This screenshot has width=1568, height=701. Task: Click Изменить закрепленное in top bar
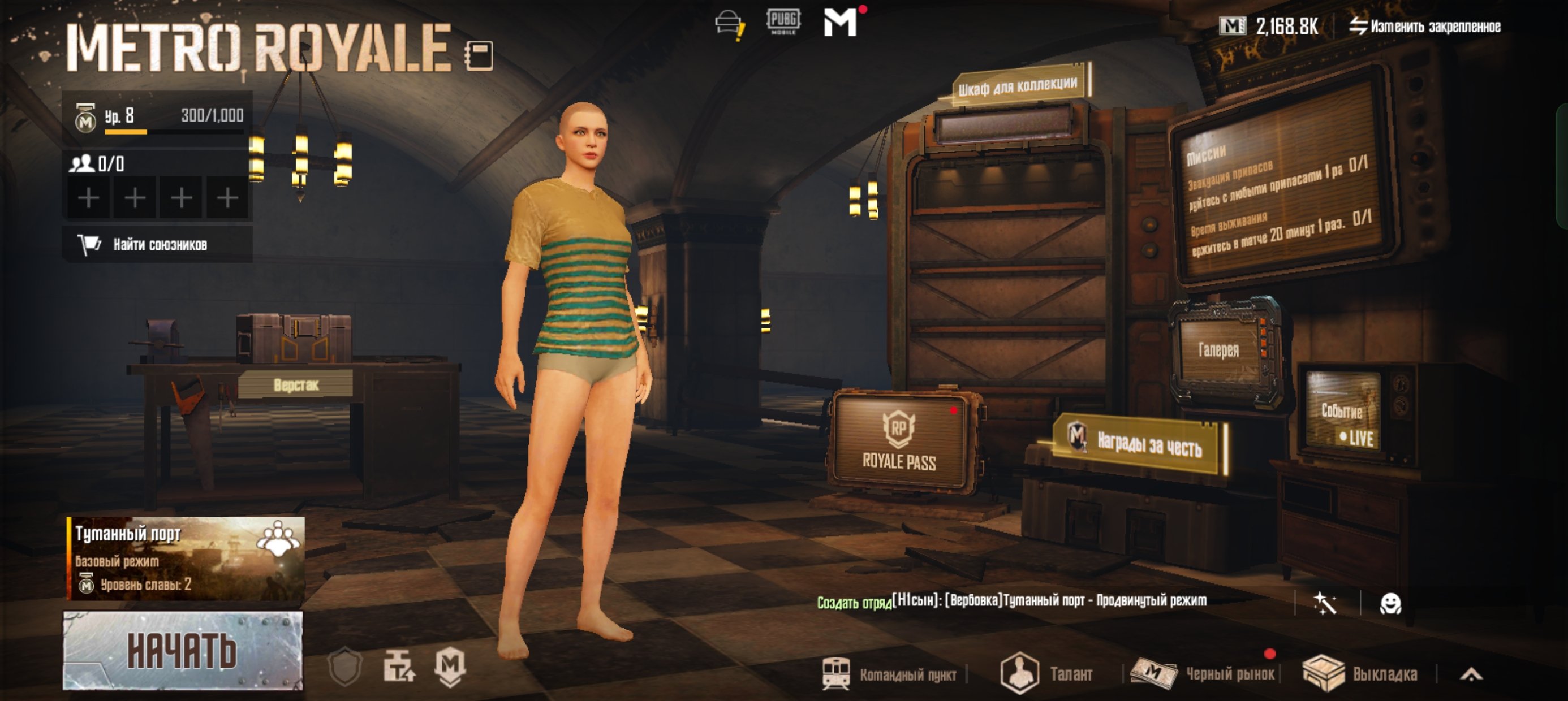pos(1424,26)
